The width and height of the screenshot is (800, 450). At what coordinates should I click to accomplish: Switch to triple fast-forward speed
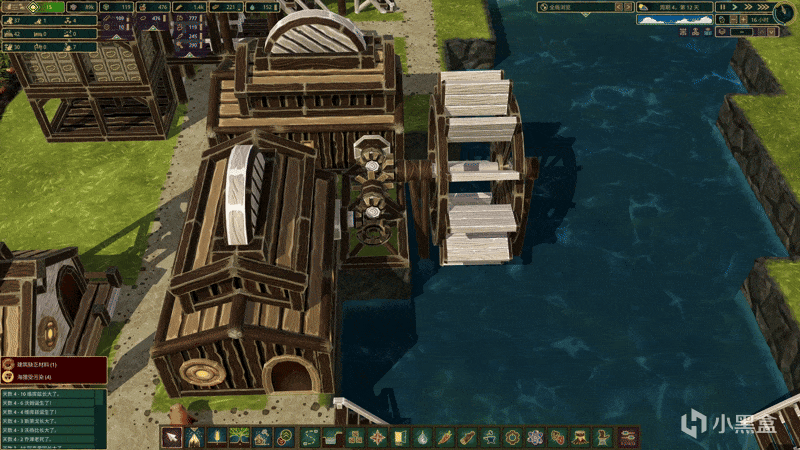click(760, 8)
